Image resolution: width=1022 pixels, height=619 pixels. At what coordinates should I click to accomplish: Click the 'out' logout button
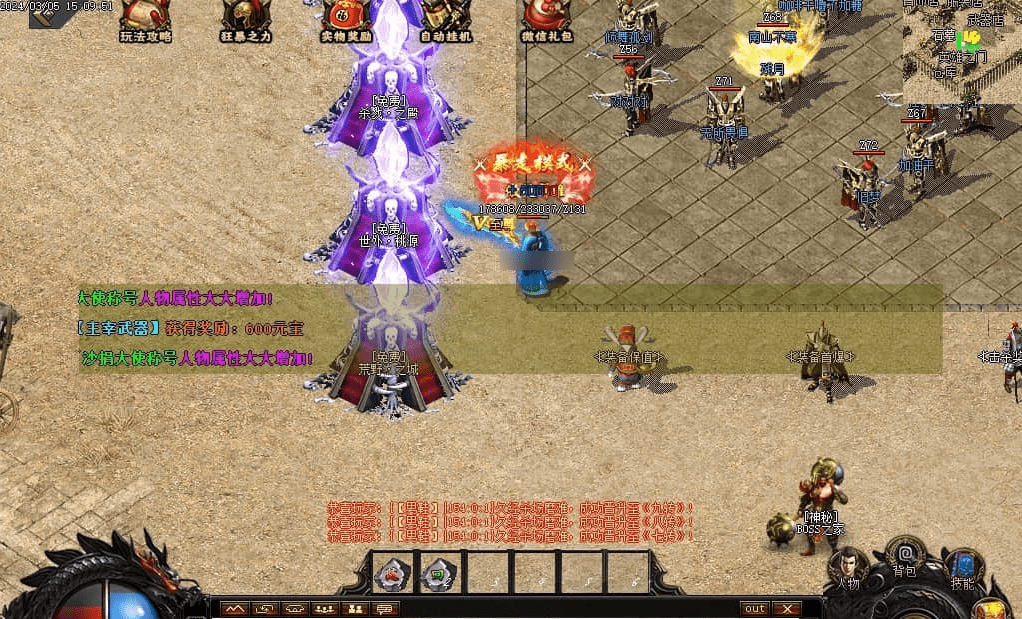(755, 608)
